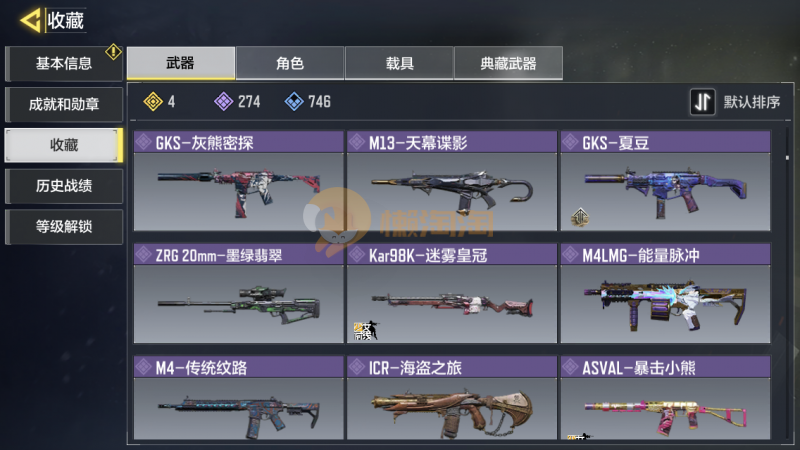Open the 默认排序 sort option
Image resolution: width=800 pixels, height=450 pixels.
click(737, 102)
